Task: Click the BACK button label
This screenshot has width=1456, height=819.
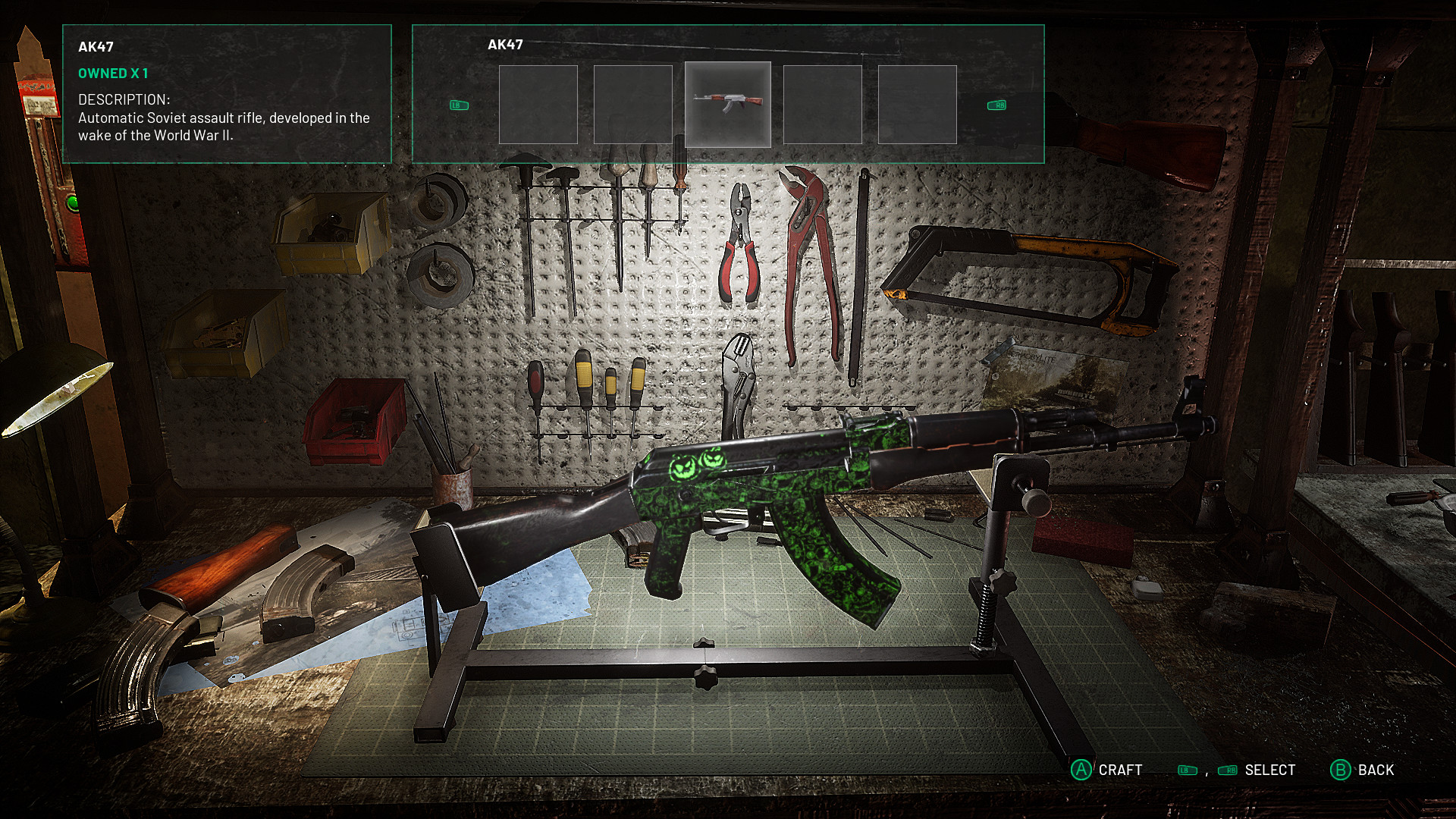Action: pyautogui.click(x=1377, y=770)
